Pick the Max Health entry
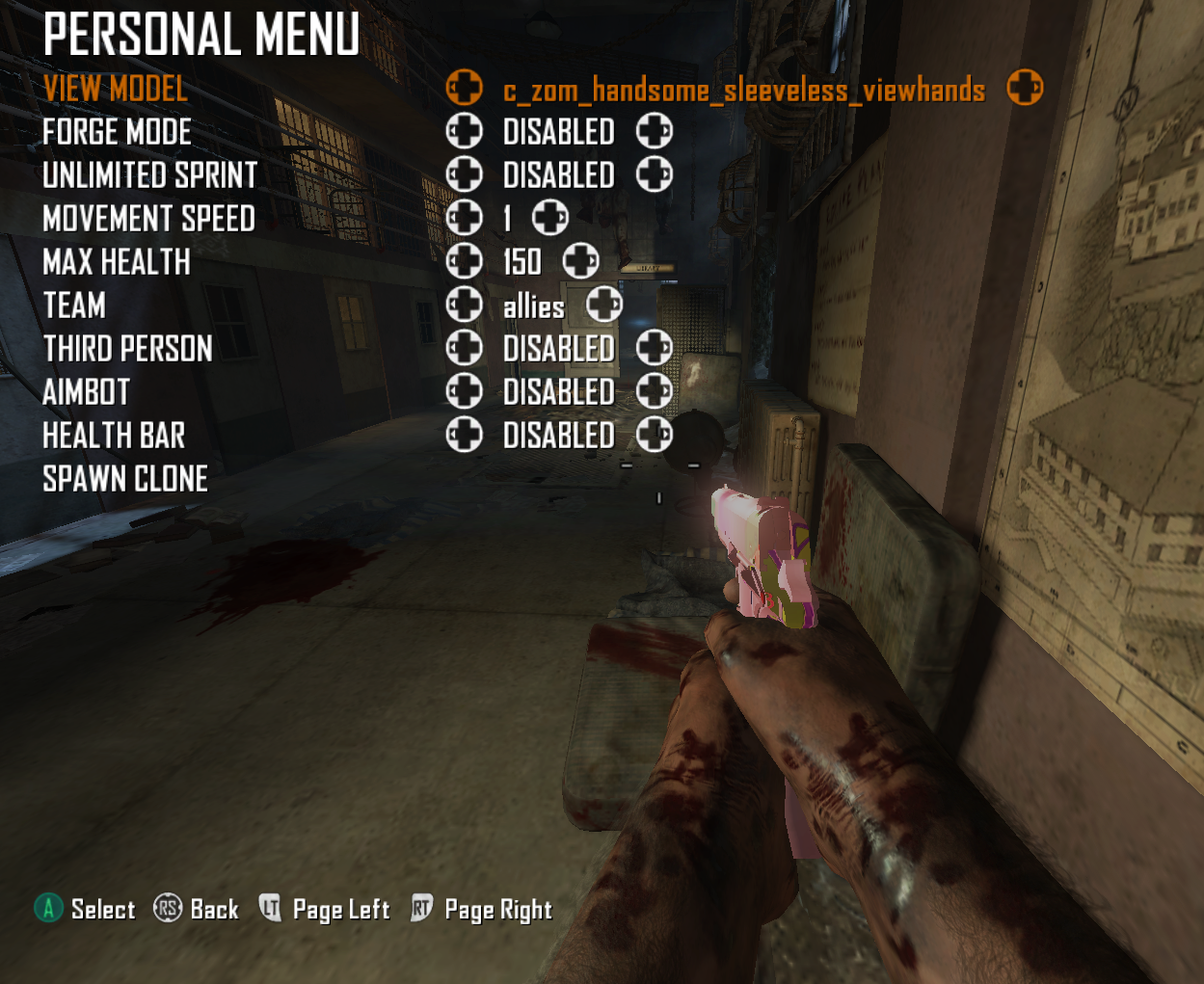Screen dimensions: 1204x984 click(117, 262)
